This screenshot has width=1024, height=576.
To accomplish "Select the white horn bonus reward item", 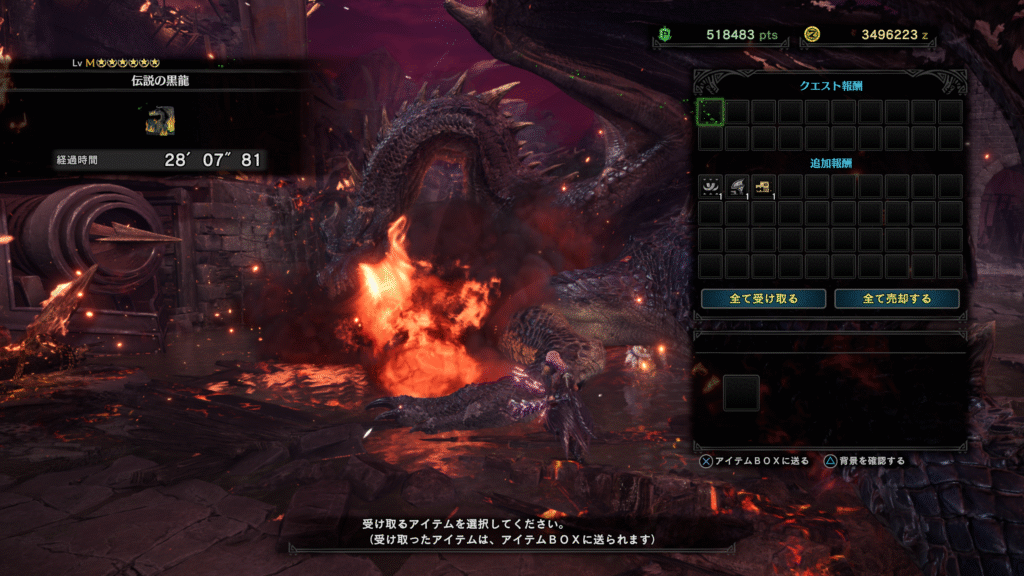I will click(x=710, y=186).
